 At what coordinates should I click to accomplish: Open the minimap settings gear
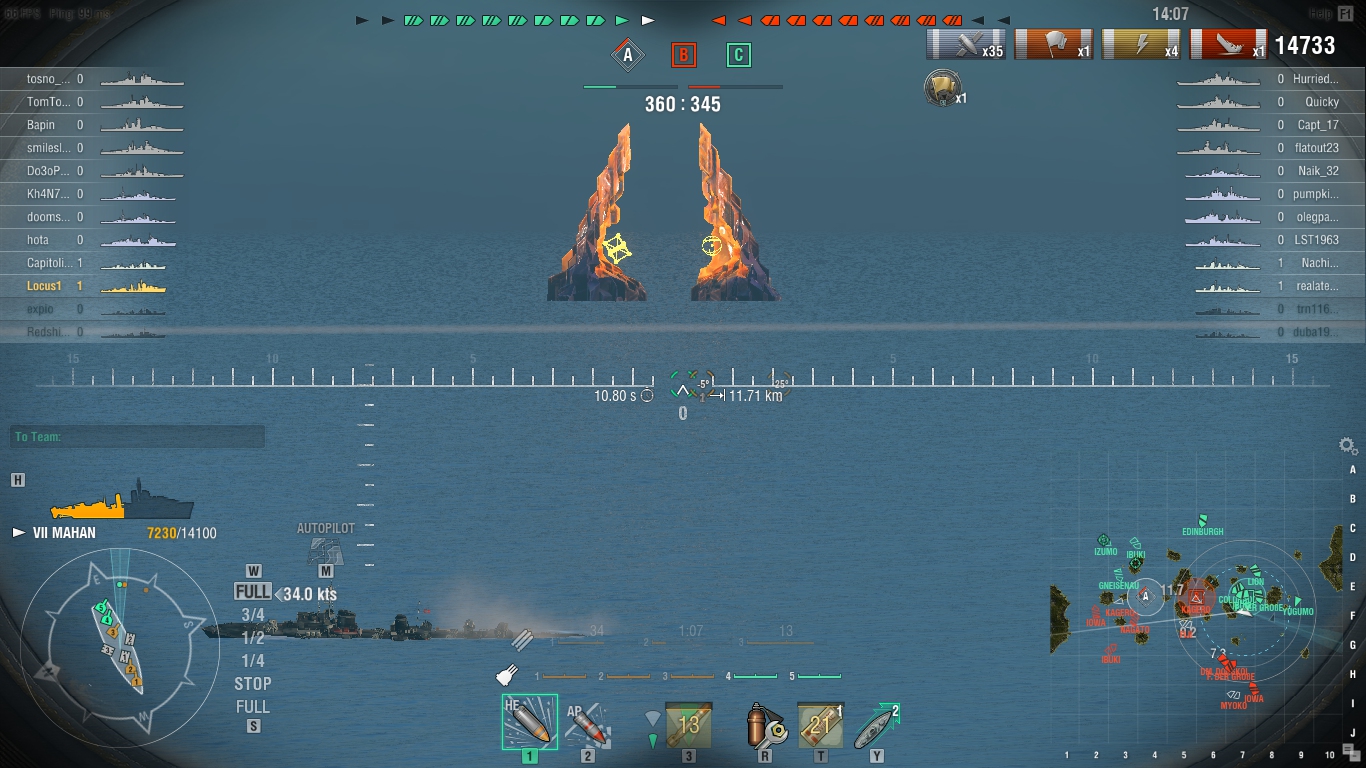(x=1347, y=446)
